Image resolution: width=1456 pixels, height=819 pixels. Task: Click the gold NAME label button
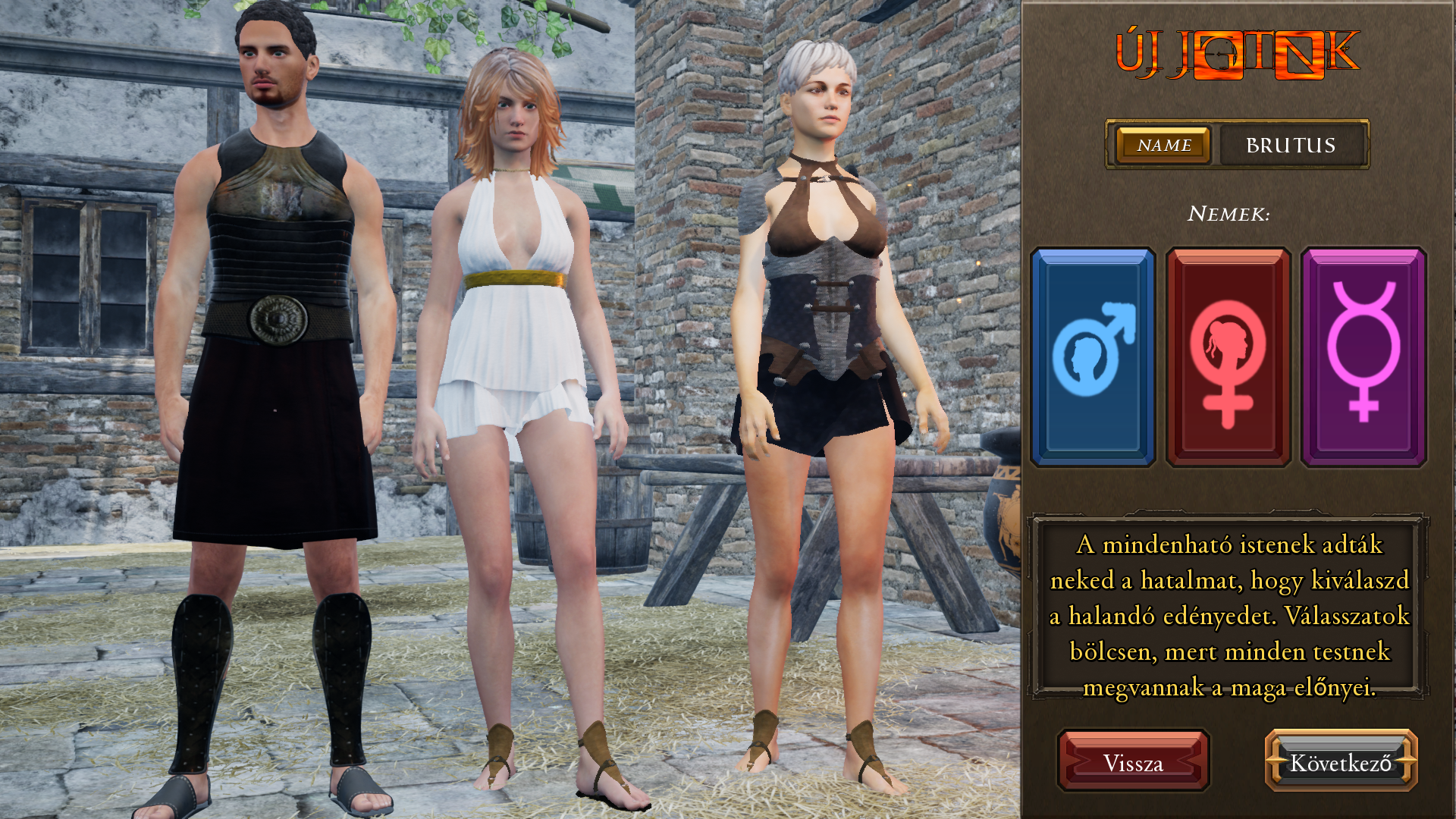(1163, 145)
